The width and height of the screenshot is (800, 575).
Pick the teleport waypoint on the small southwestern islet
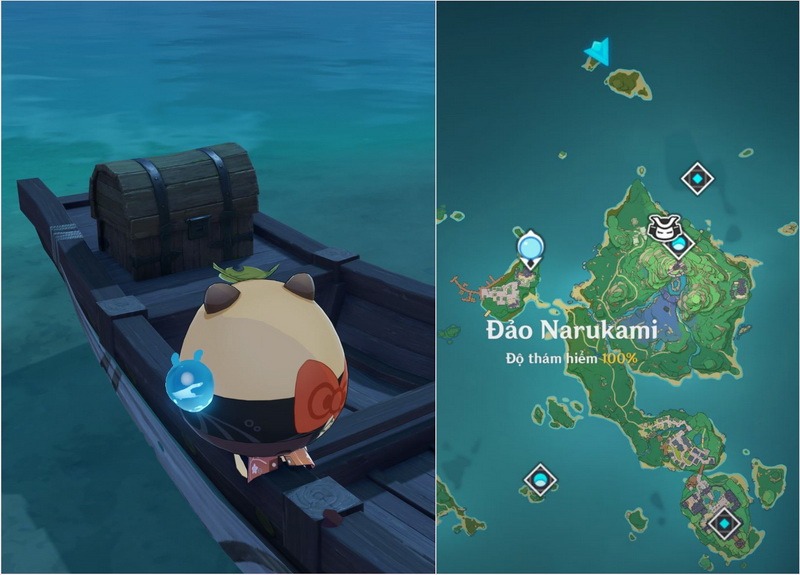tap(540, 481)
